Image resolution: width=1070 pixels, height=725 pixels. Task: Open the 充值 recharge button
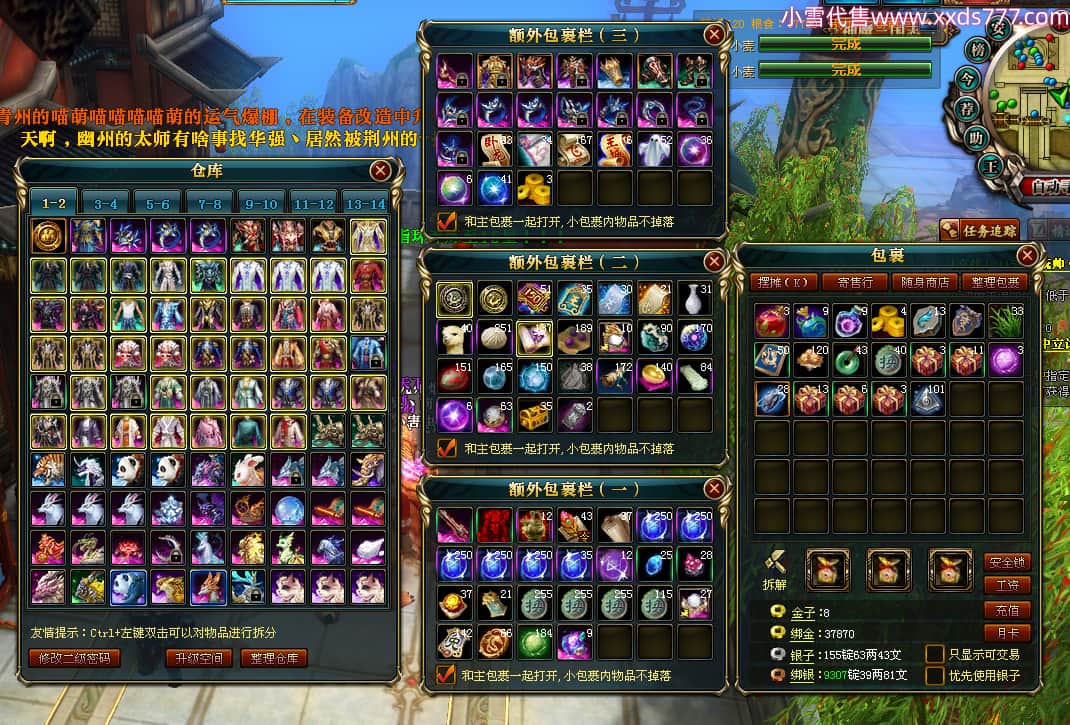(x=1006, y=609)
